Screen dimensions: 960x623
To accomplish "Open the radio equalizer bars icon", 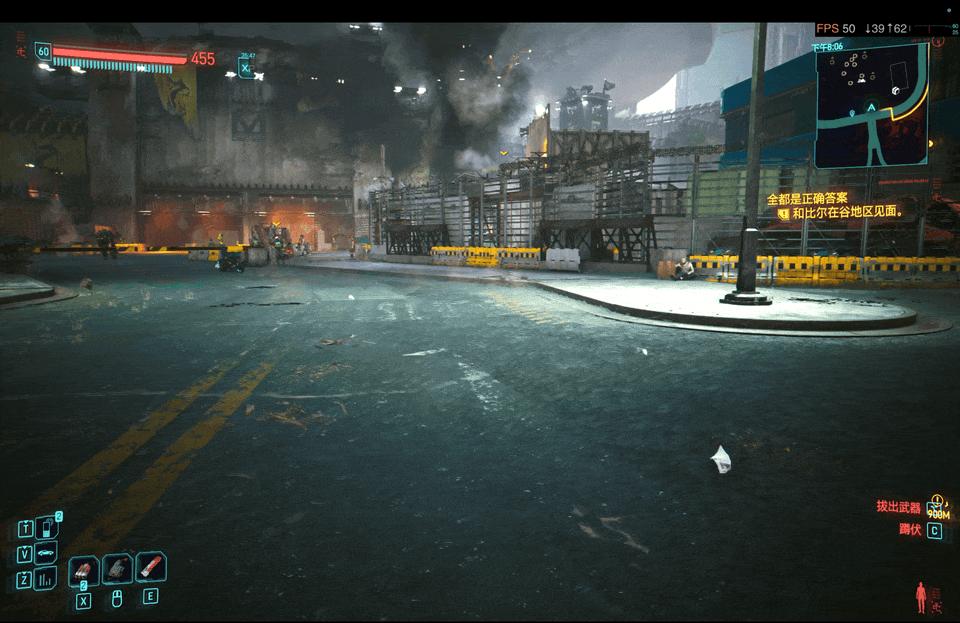I will pyautogui.click(x=46, y=579).
